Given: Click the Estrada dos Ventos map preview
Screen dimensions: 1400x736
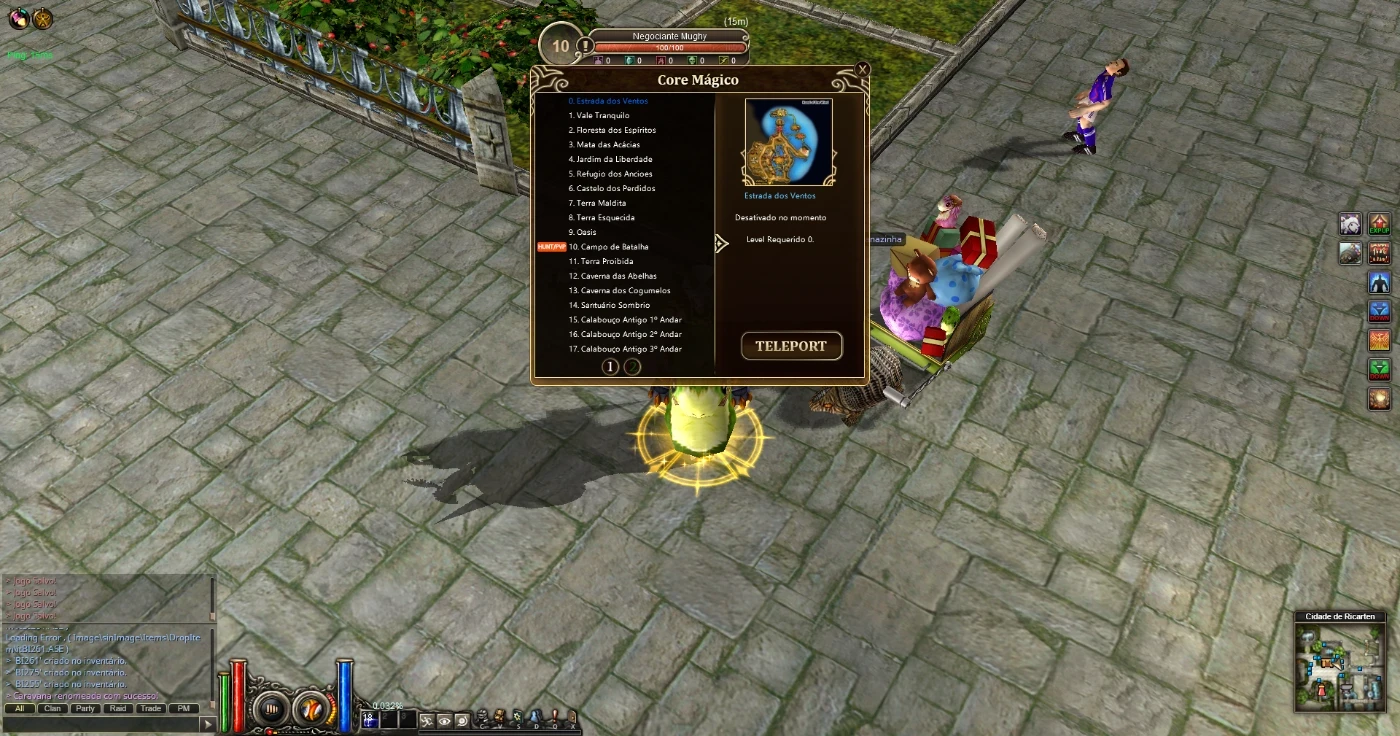Looking at the screenshot, I should (x=788, y=142).
